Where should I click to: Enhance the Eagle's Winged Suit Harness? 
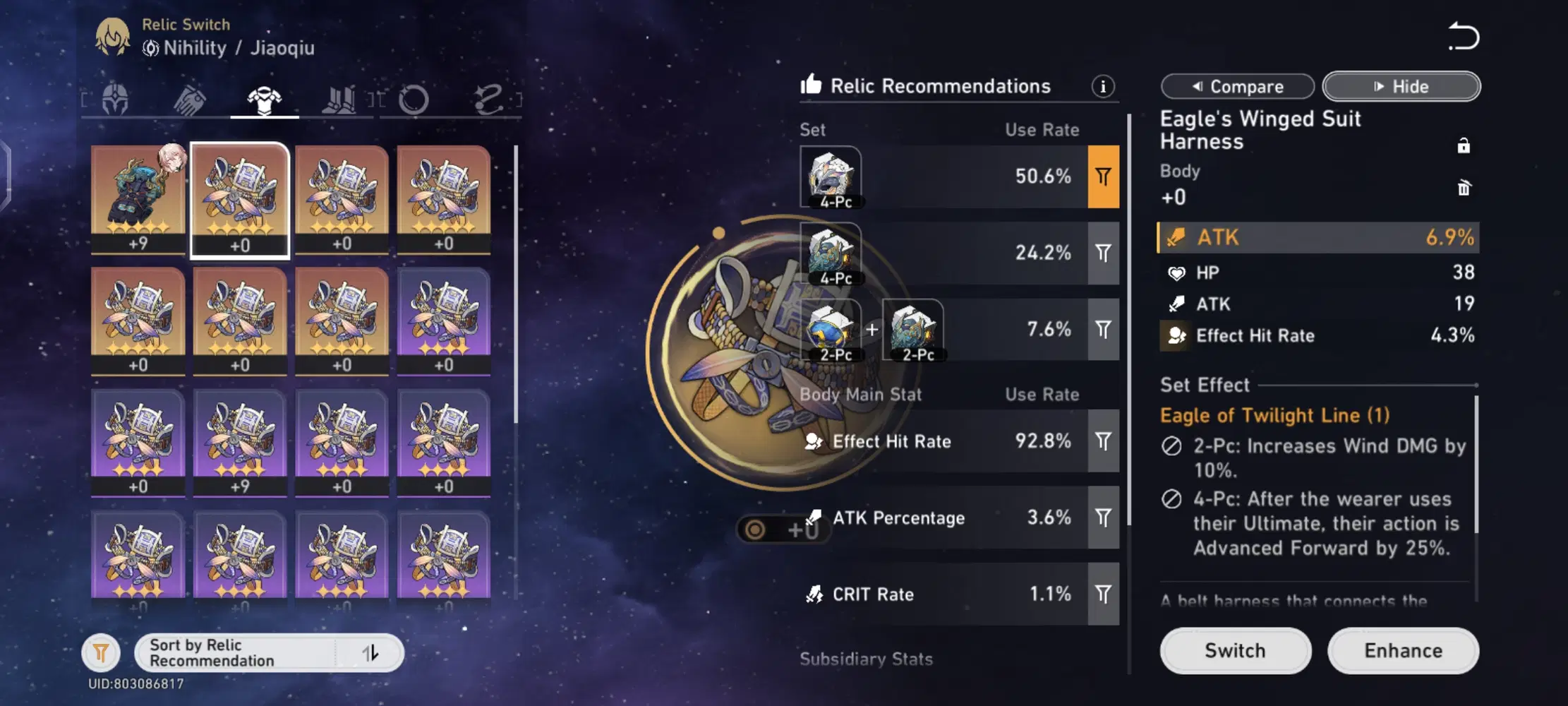click(x=1403, y=650)
